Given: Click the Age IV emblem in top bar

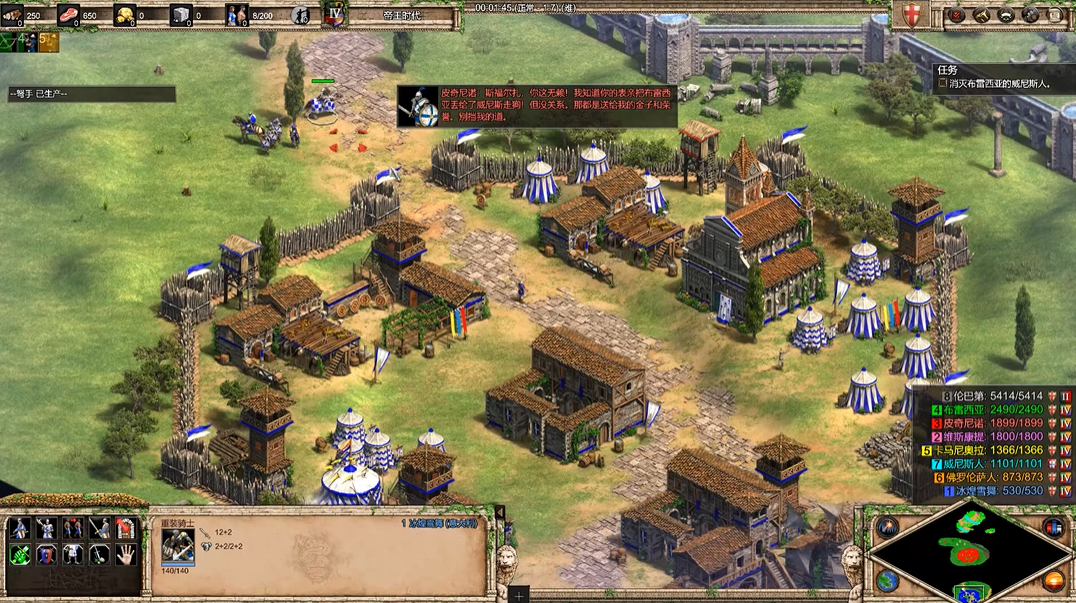Looking at the screenshot, I should tap(334, 15).
